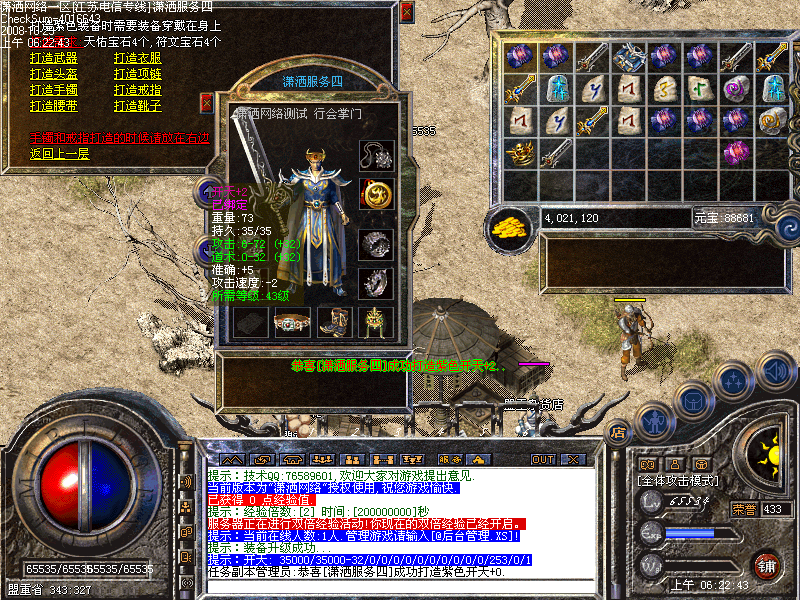The image size is (800, 600).
Task: Toggle the 全体攻击模式 attack mode label
Action: point(680,480)
